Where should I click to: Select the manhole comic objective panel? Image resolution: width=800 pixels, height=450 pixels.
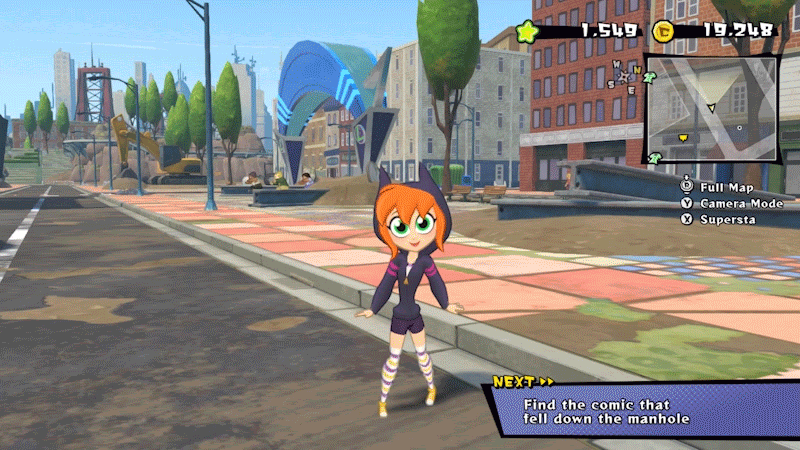tap(640, 411)
